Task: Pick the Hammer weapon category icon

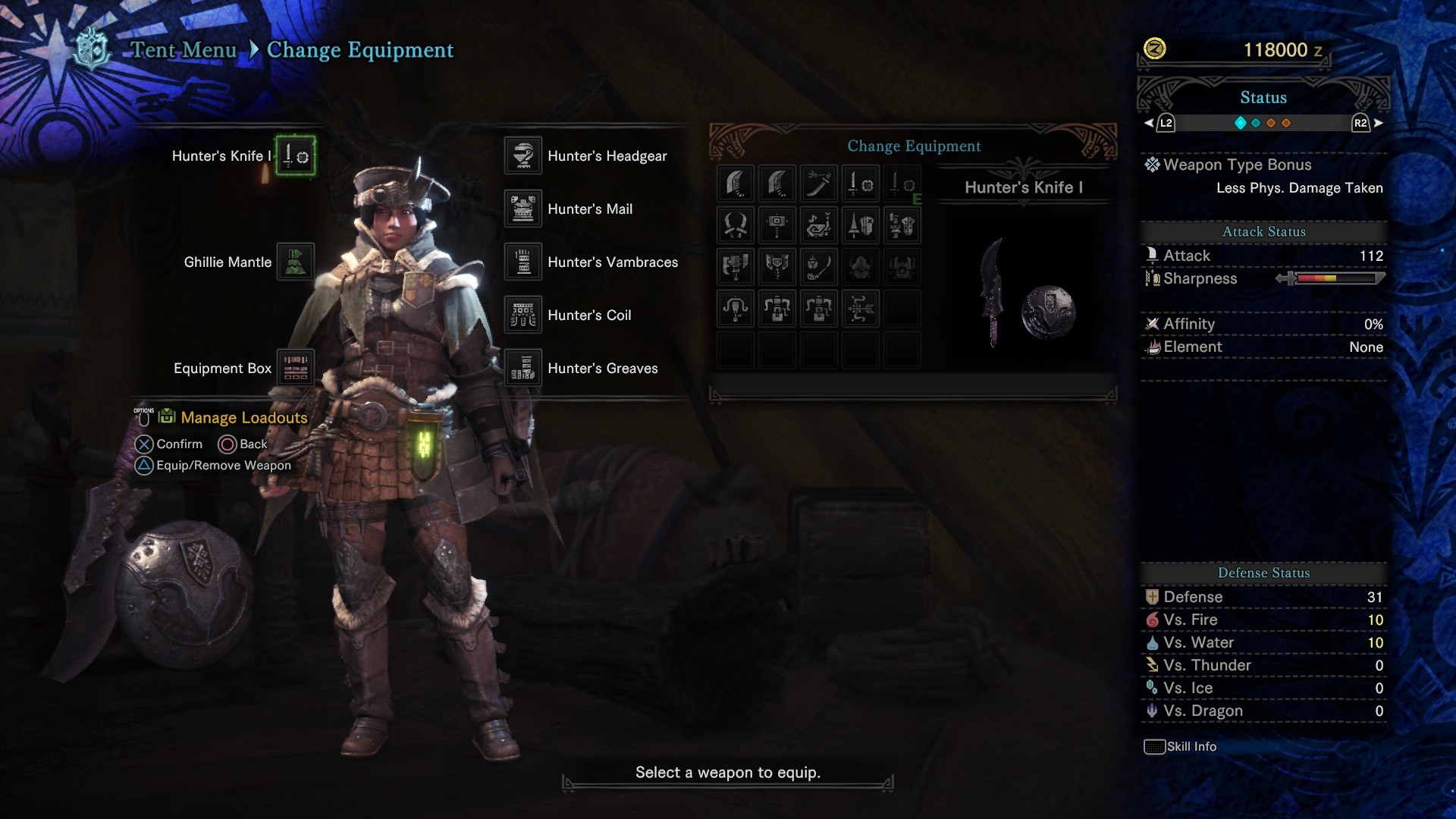Action: pos(776,225)
